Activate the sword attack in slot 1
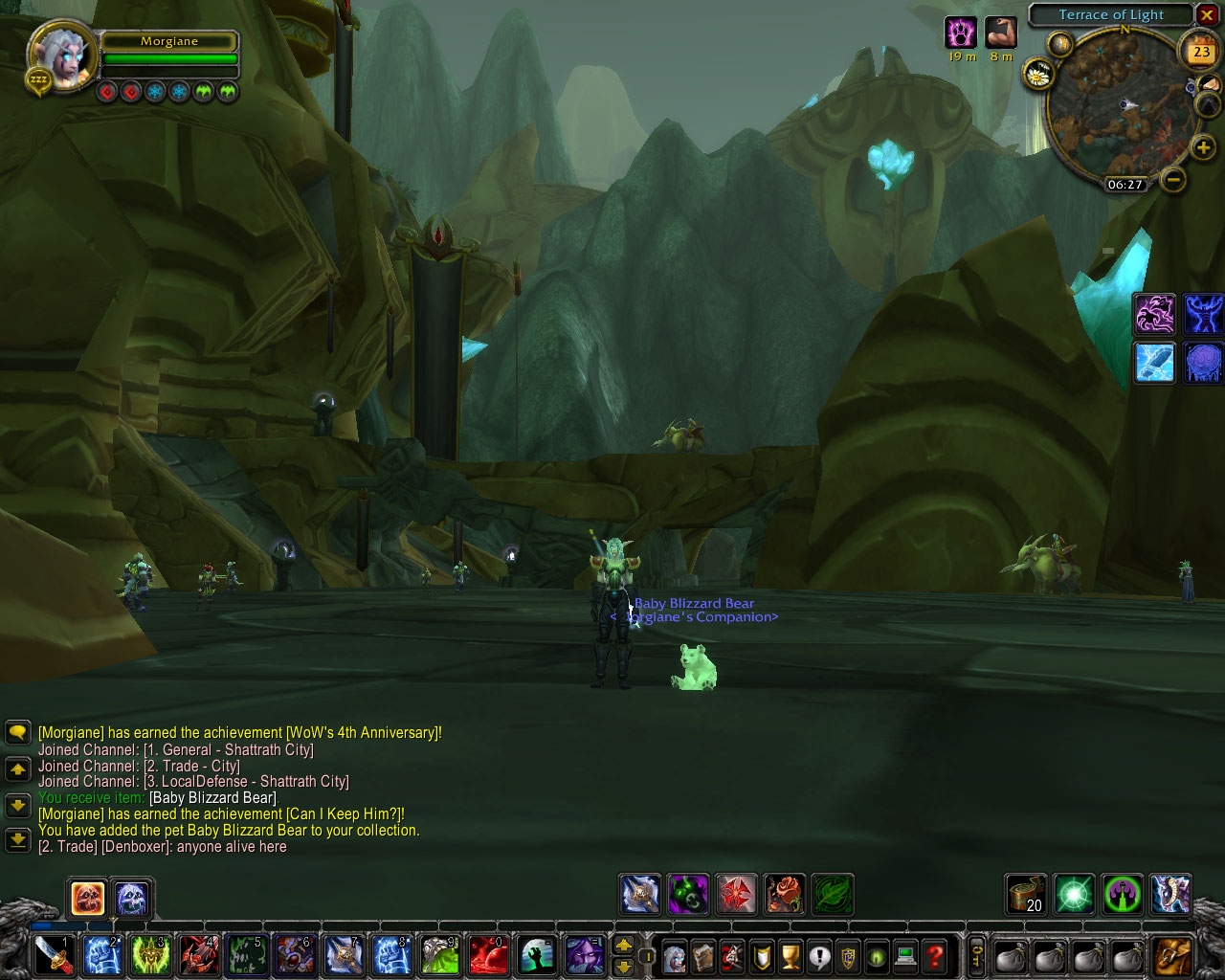 click(53, 955)
